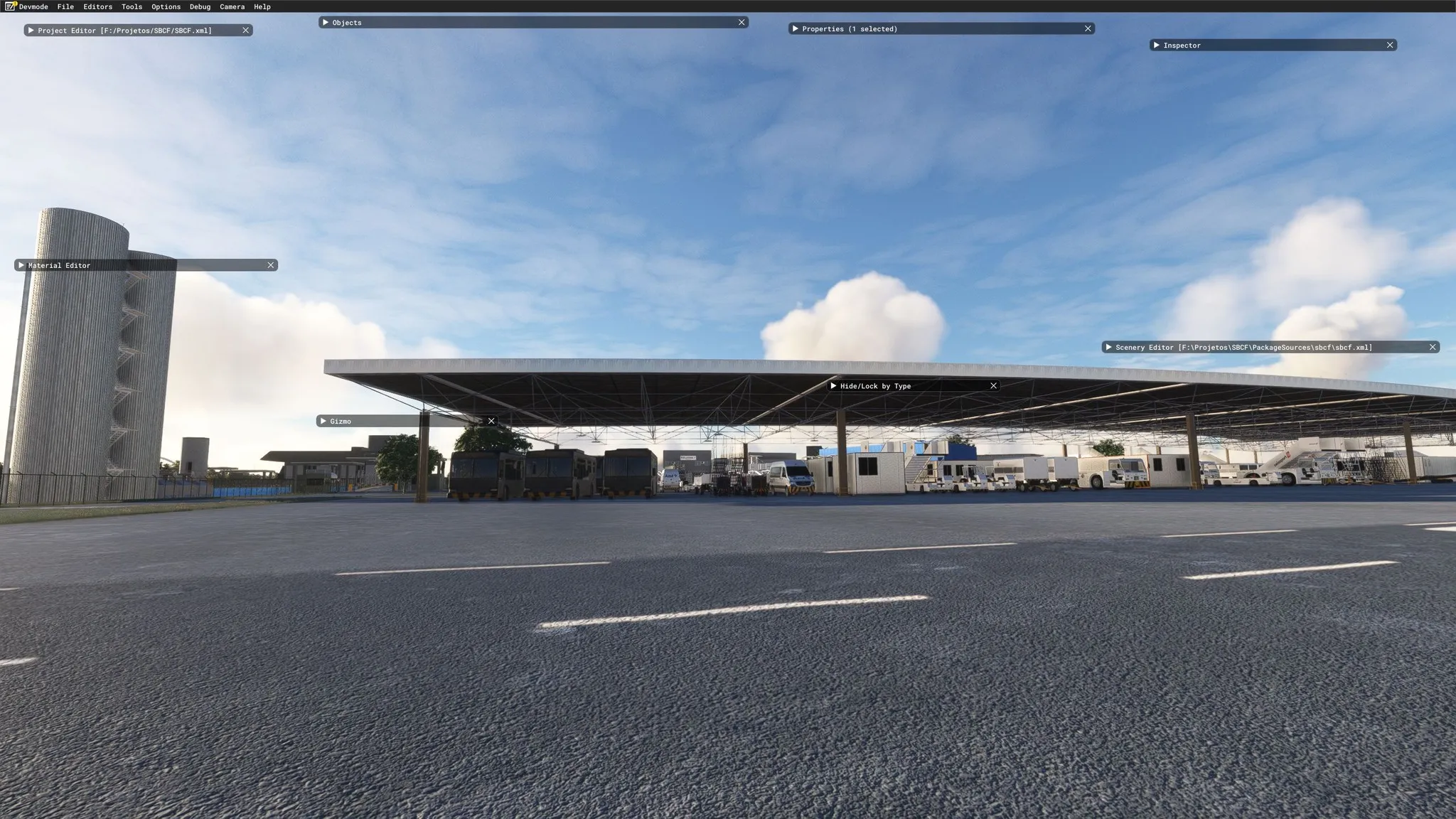The image size is (1456, 819).
Task: Open the Options menu
Action: tap(166, 6)
